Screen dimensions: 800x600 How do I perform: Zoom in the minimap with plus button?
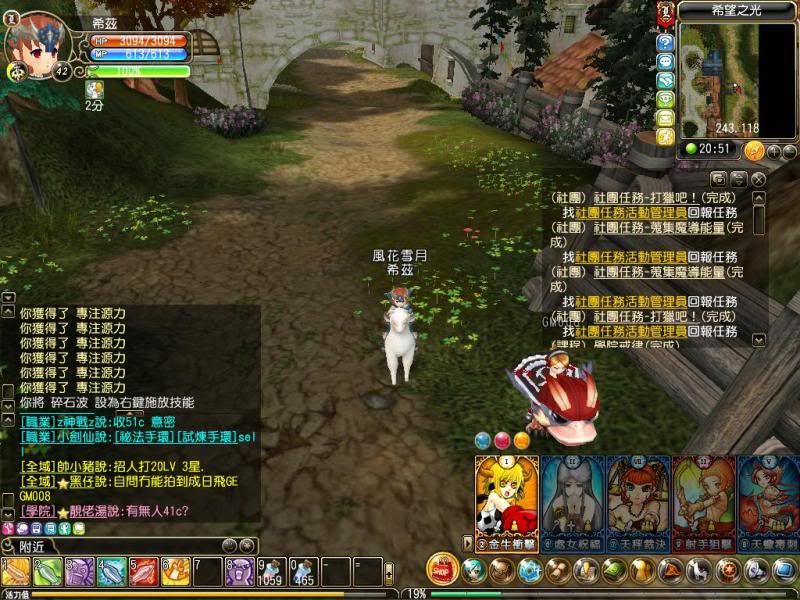773,151
